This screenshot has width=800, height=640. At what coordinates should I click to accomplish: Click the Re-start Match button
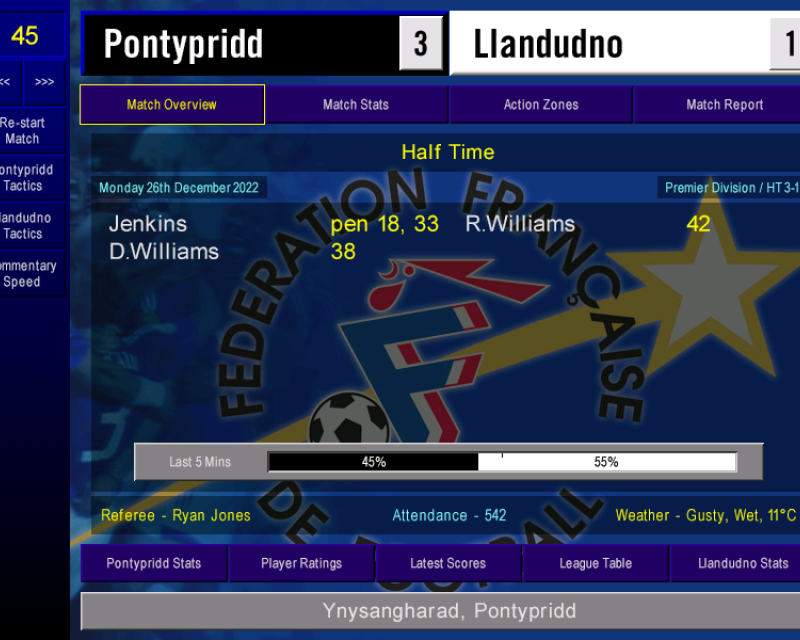[24, 131]
